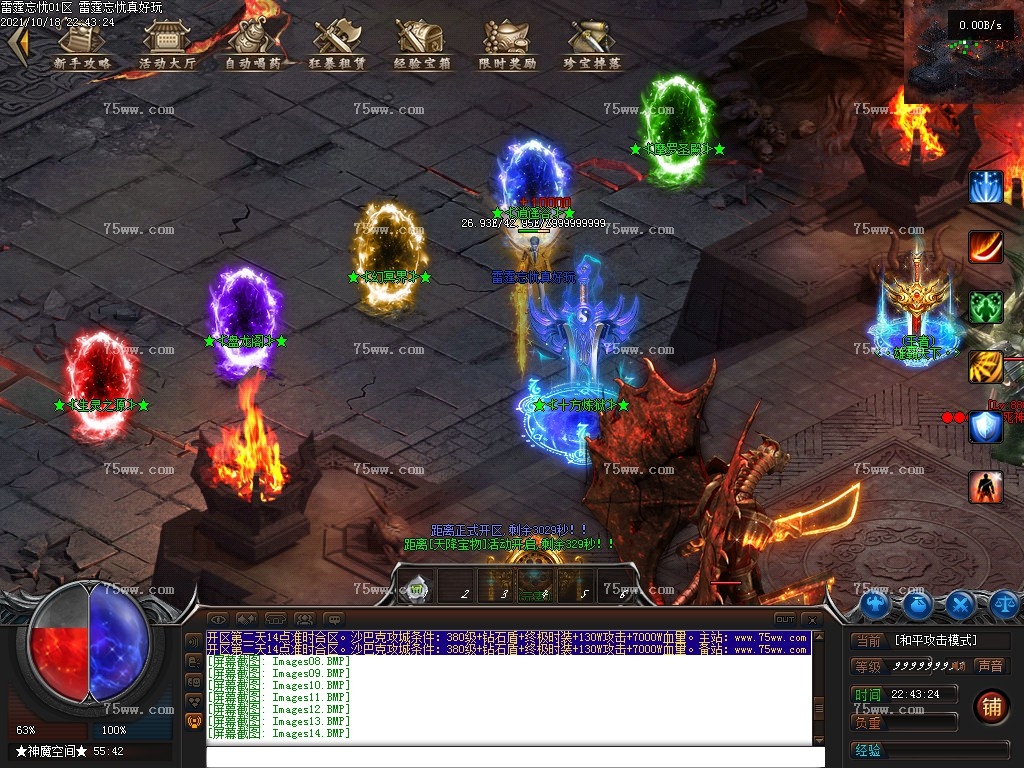
Task: Activate the red flame slash skill
Action: click(985, 248)
